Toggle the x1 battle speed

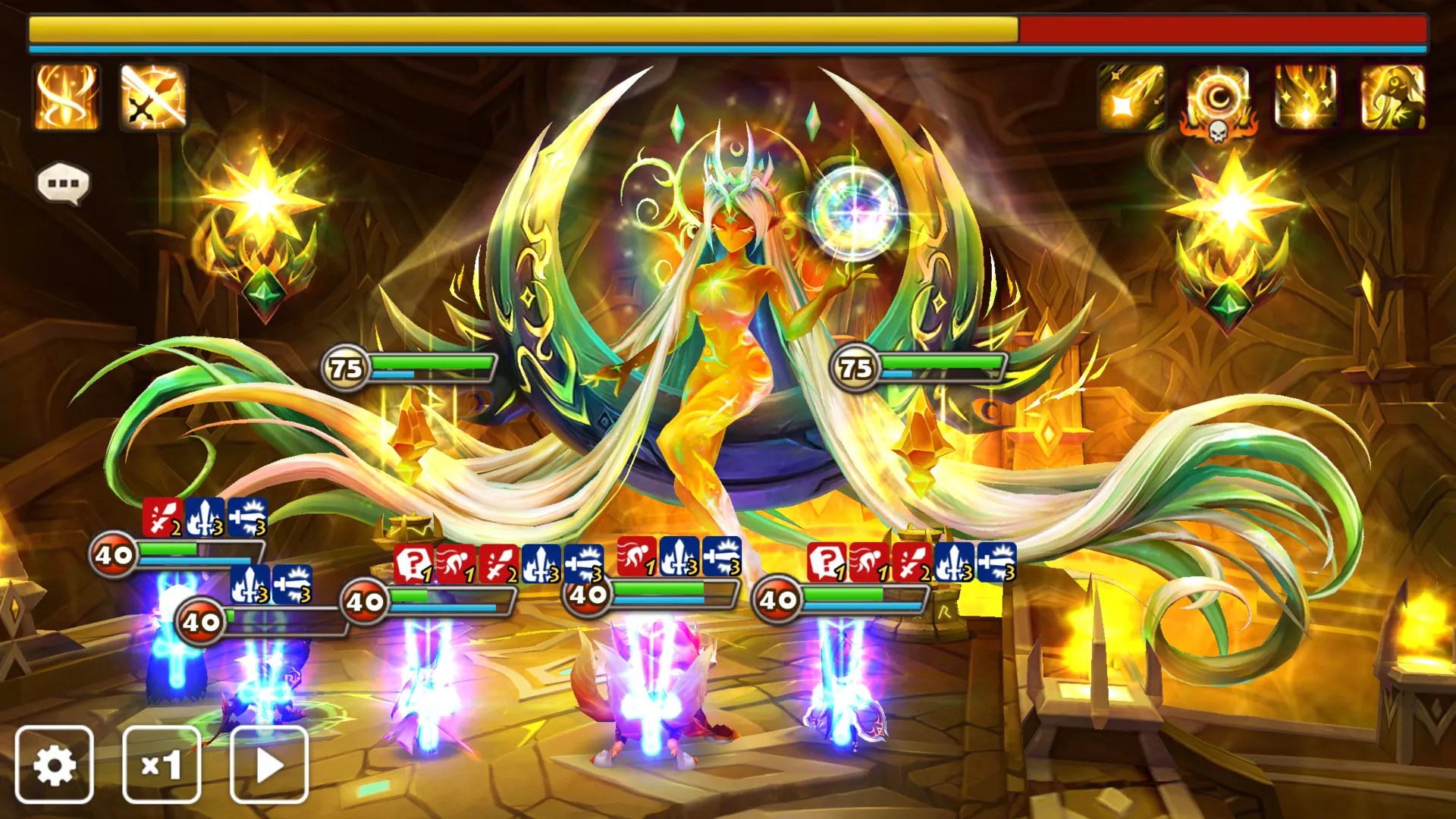(x=162, y=765)
